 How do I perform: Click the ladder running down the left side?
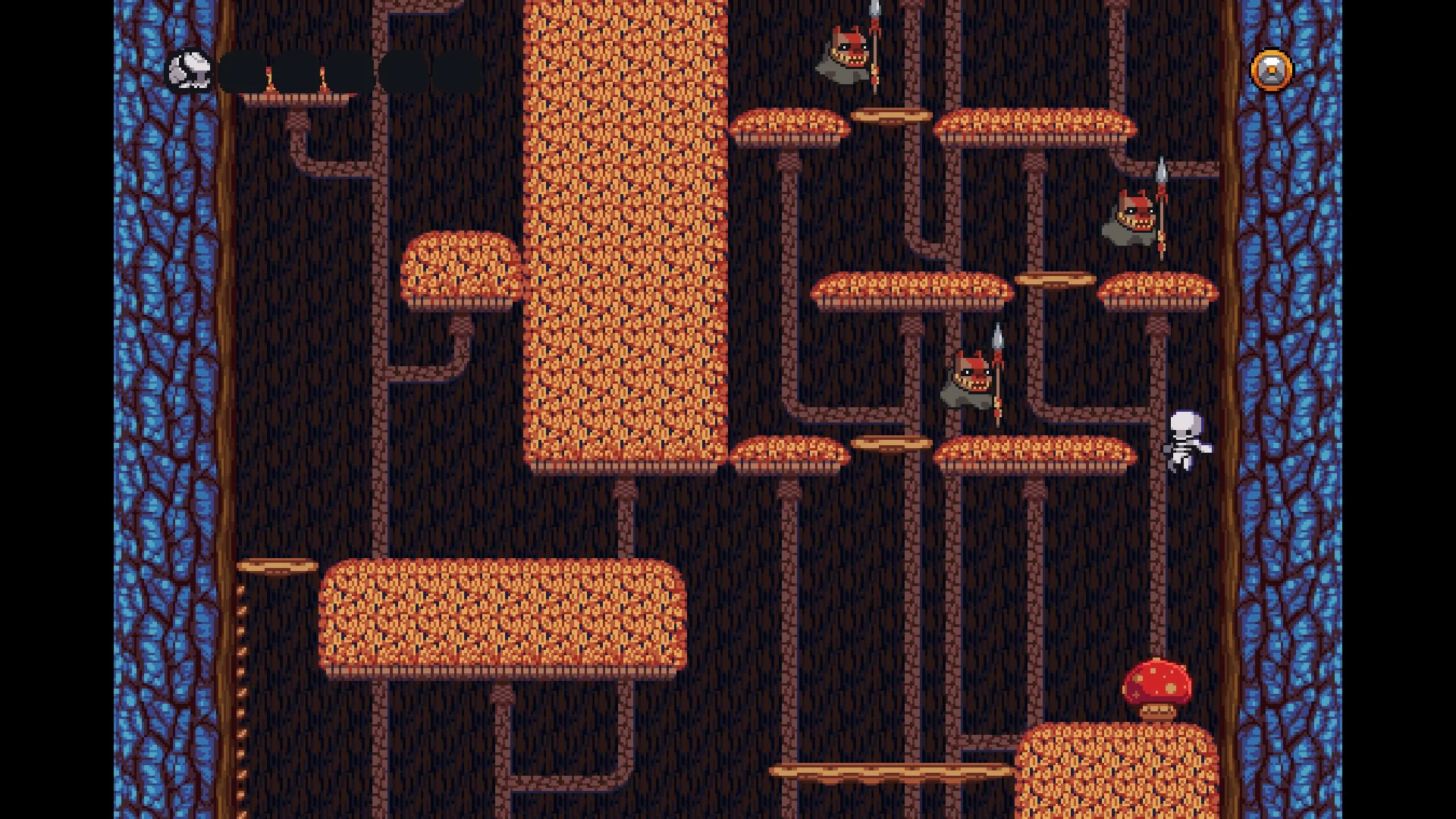[241, 682]
